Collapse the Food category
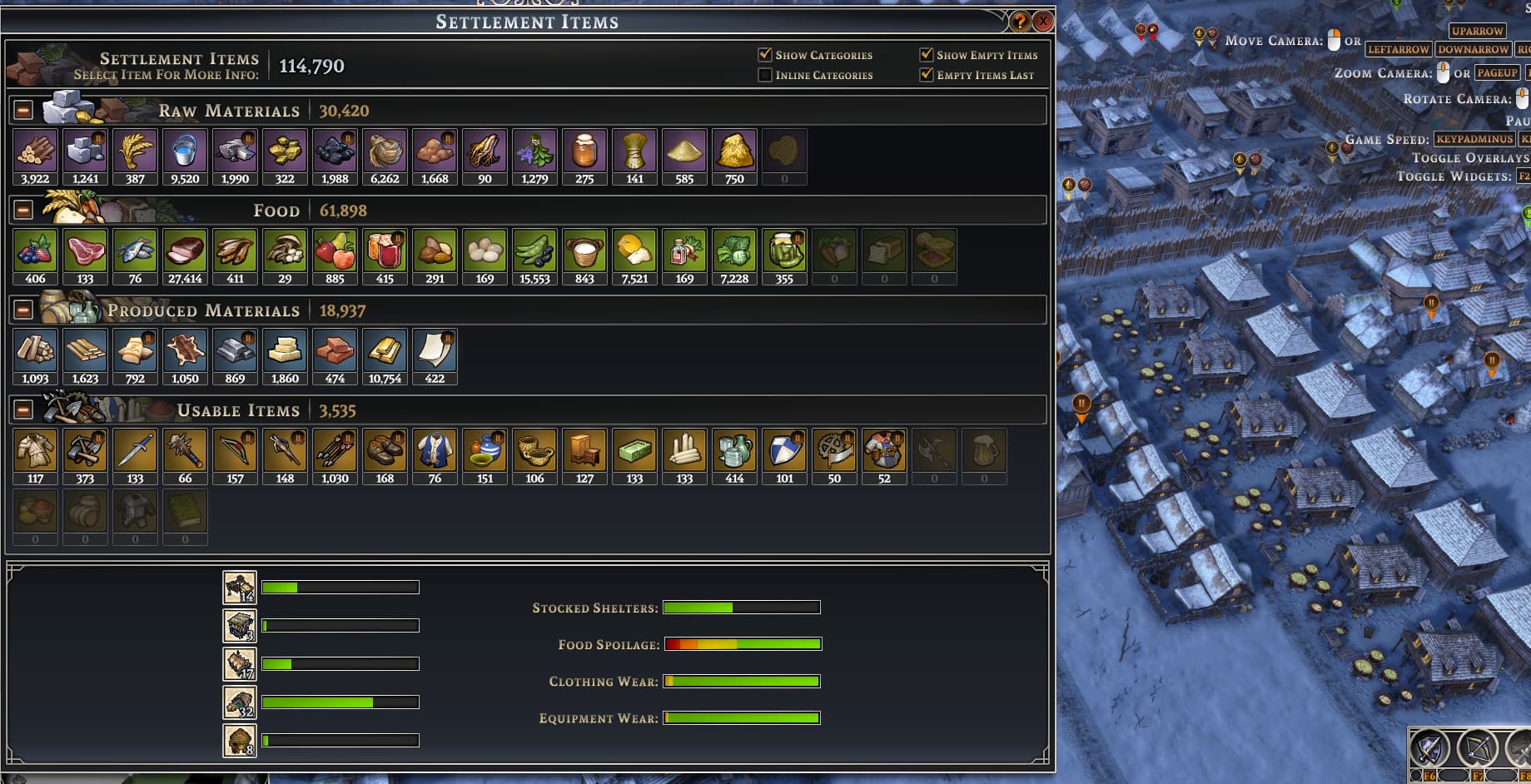 click(23, 211)
